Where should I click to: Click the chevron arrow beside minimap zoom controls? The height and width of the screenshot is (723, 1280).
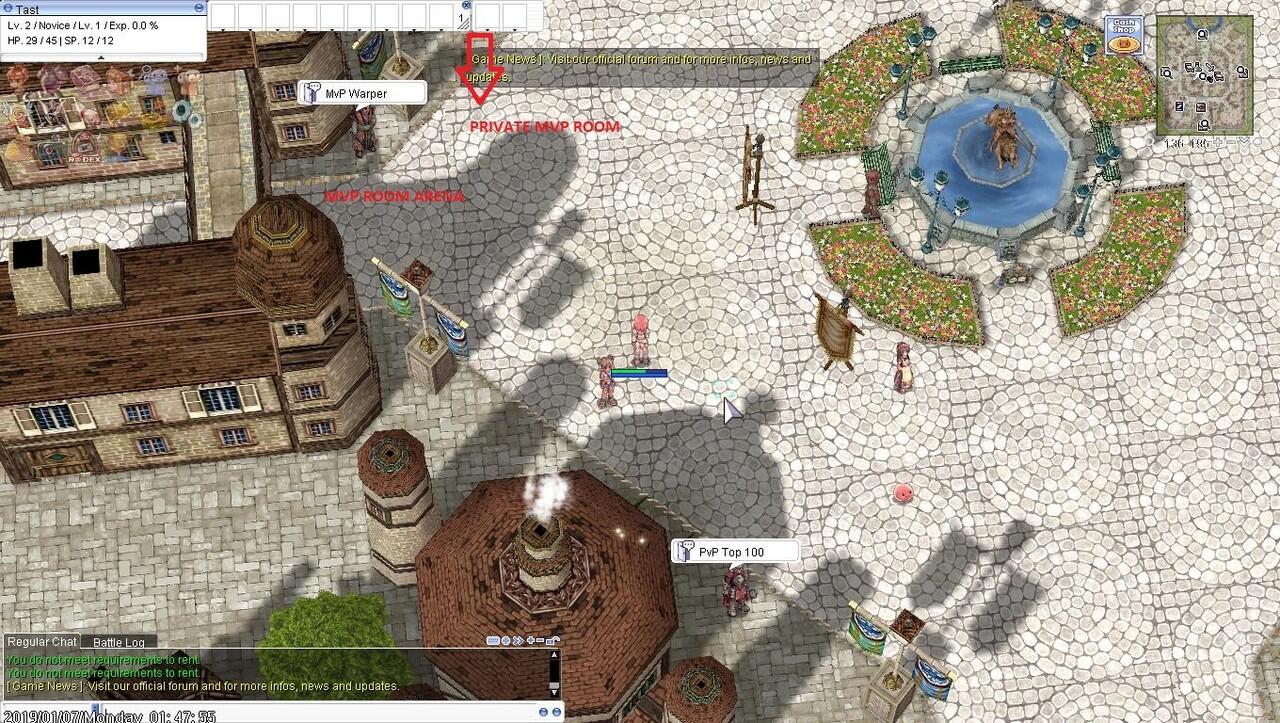coord(1242,141)
